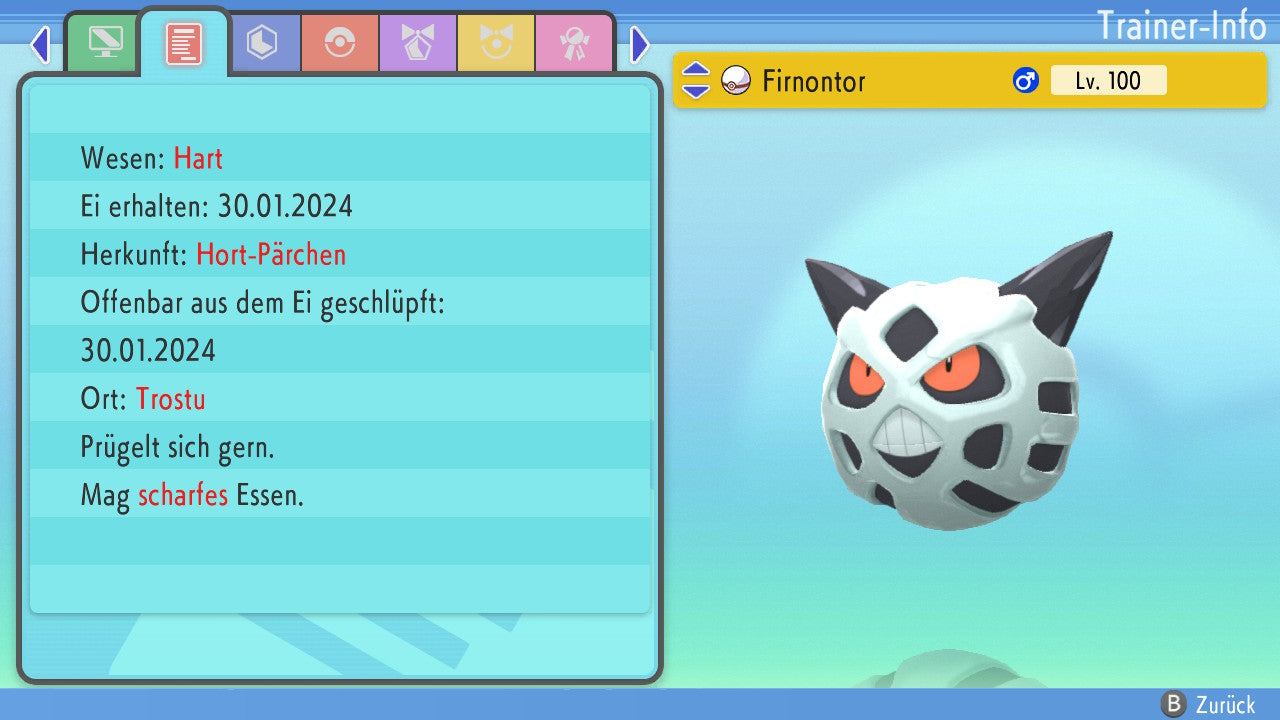This screenshot has height=720, width=1280.
Task: Show the orange Poké Ball tab
Action: (340, 43)
